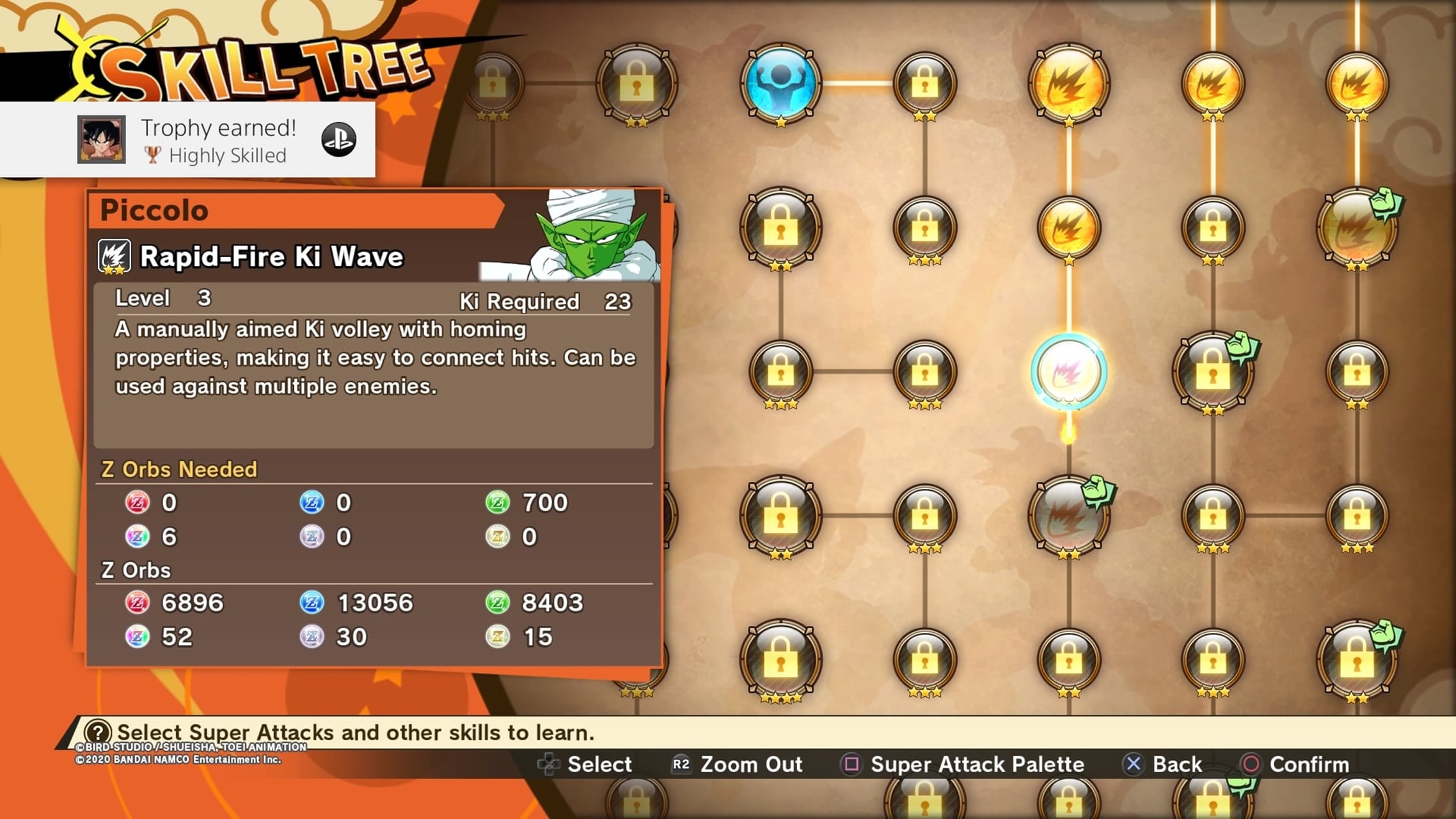The height and width of the screenshot is (819, 1456).
Task: Choose the blue flexing-figure skill node
Action: [780, 83]
